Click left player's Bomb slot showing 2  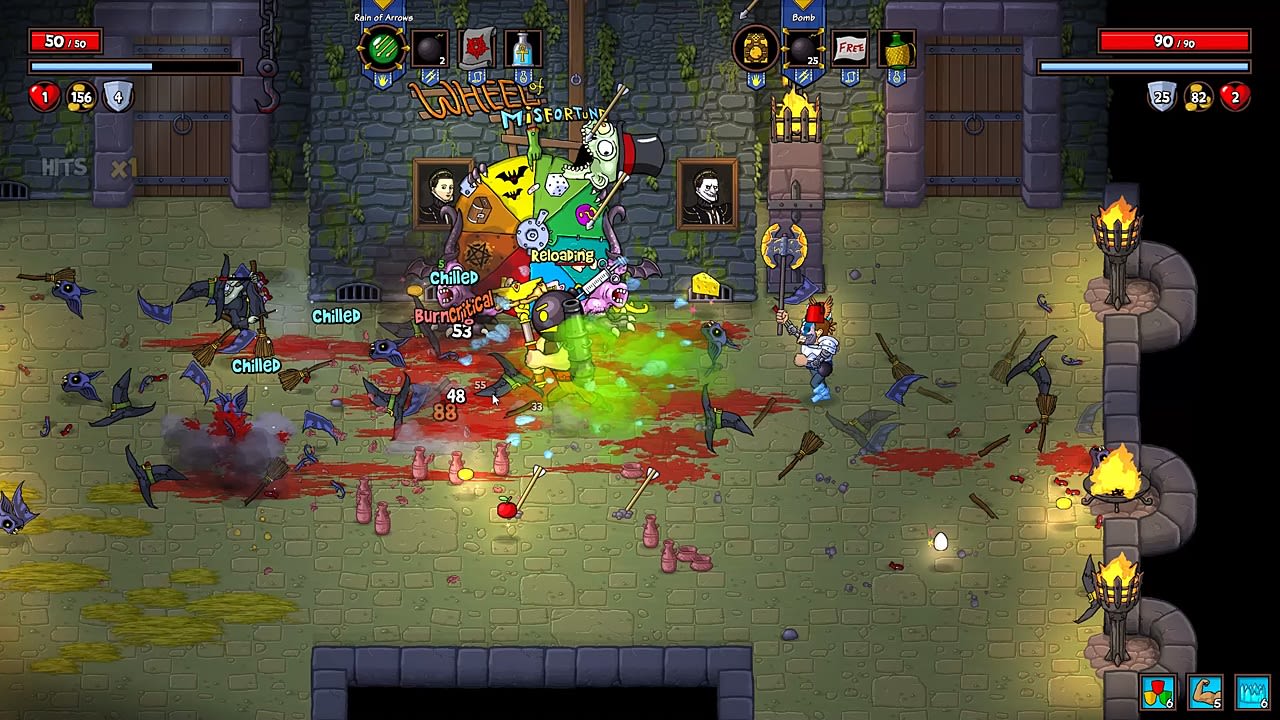pos(430,47)
